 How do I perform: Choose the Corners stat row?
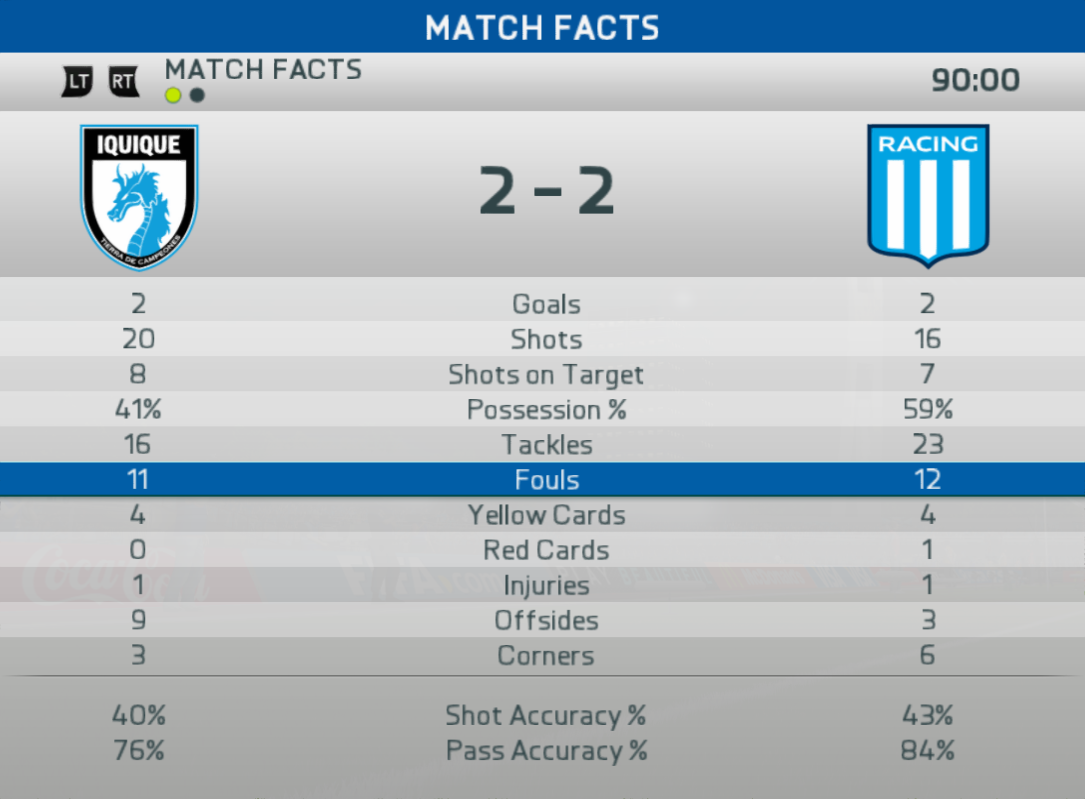click(545, 657)
